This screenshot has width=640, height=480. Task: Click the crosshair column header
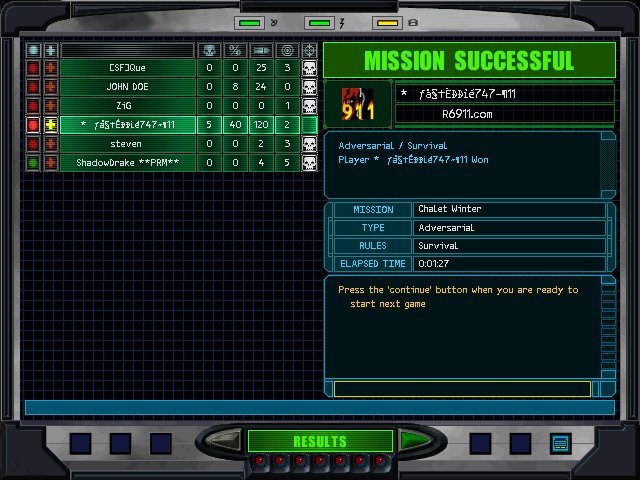pos(310,50)
